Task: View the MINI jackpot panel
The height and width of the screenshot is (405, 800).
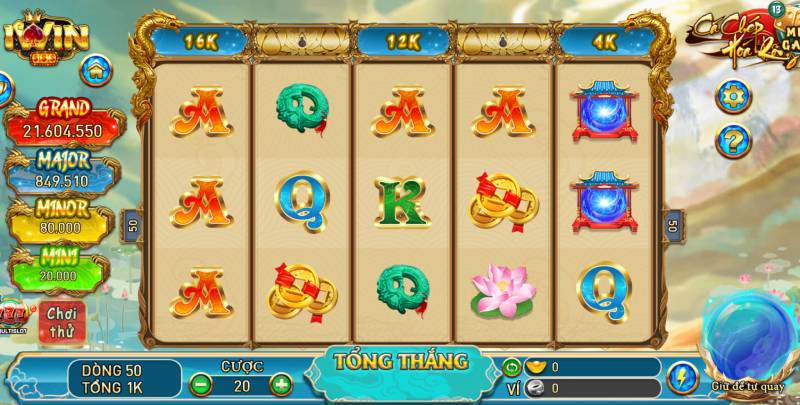Action: tap(62, 266)
